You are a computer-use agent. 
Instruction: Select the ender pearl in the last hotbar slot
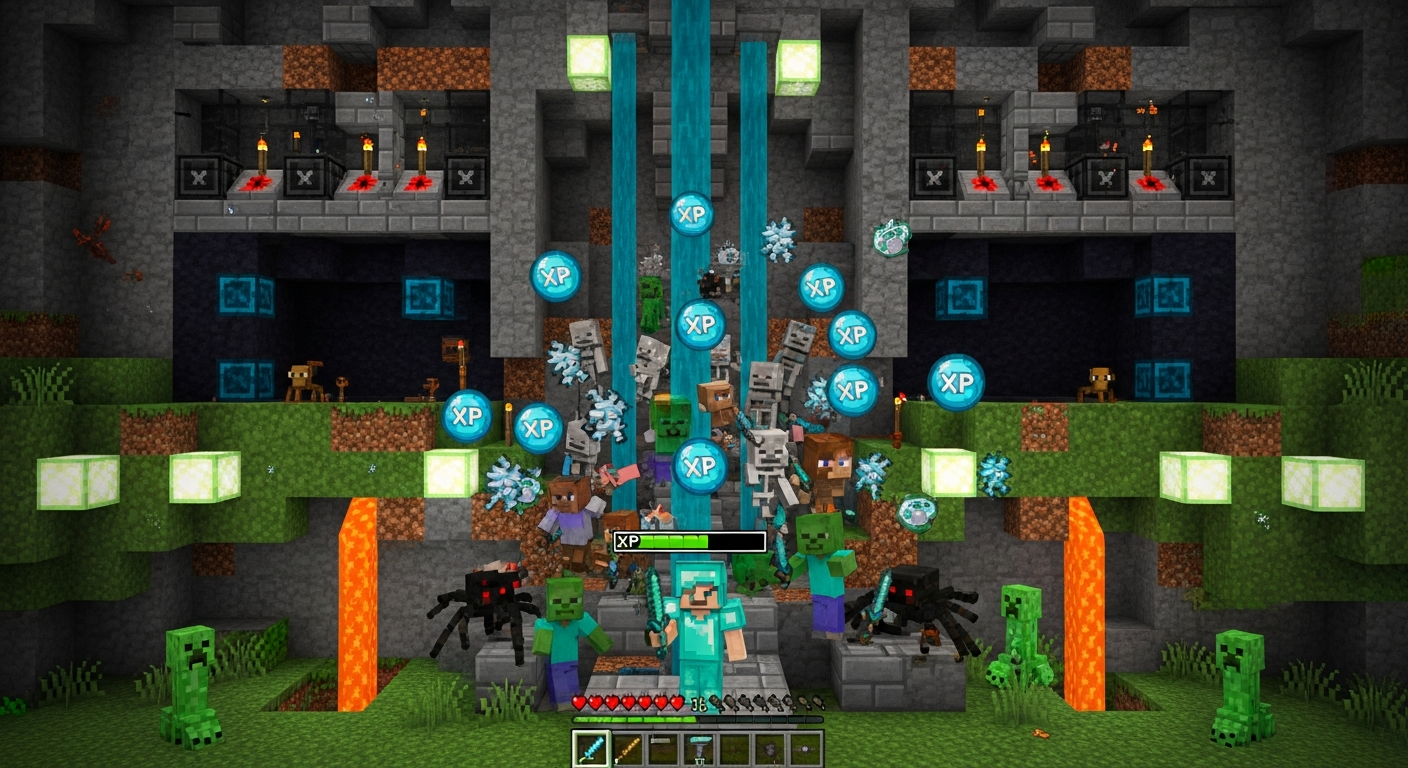807,748
